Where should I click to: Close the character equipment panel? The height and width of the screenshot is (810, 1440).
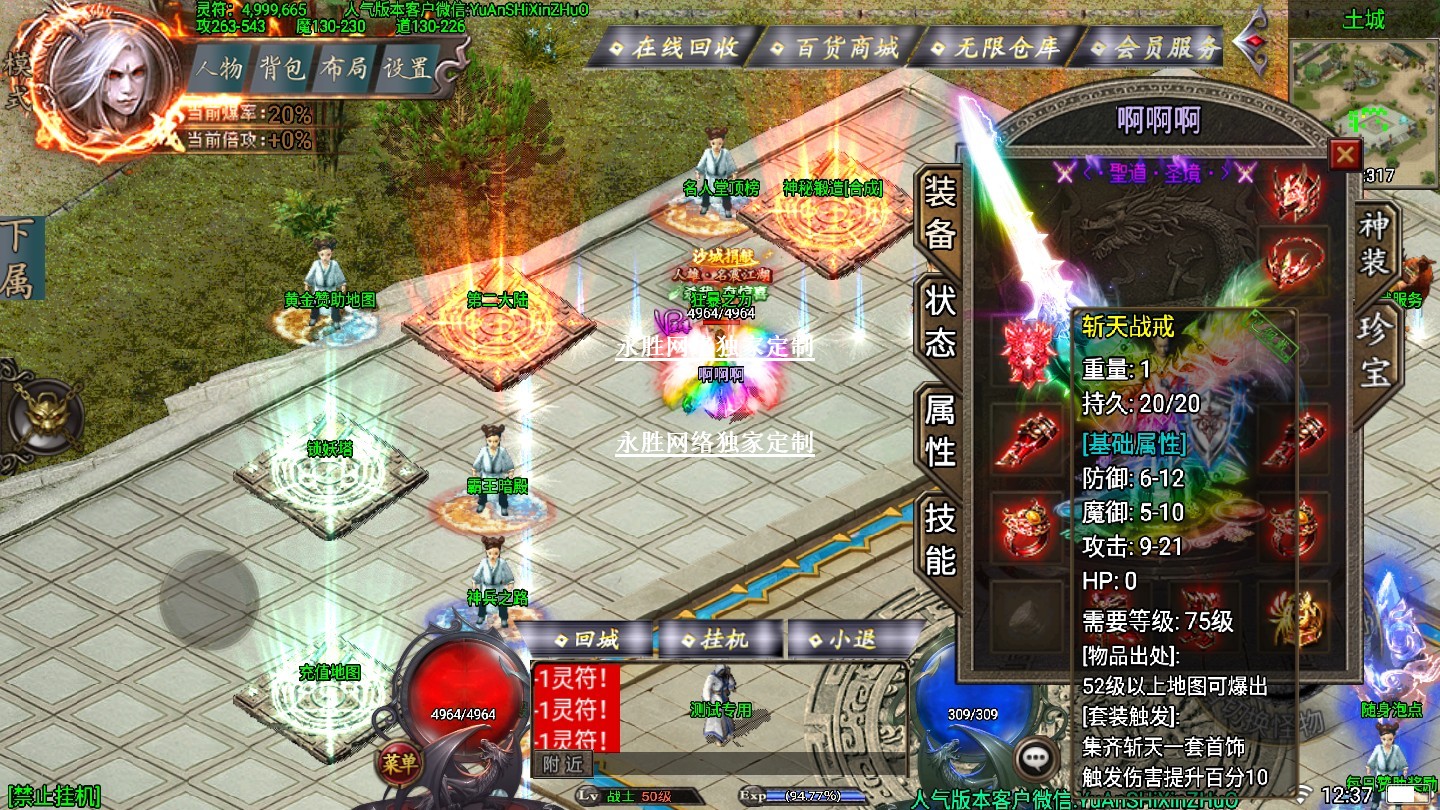(x=1345, y=154)
